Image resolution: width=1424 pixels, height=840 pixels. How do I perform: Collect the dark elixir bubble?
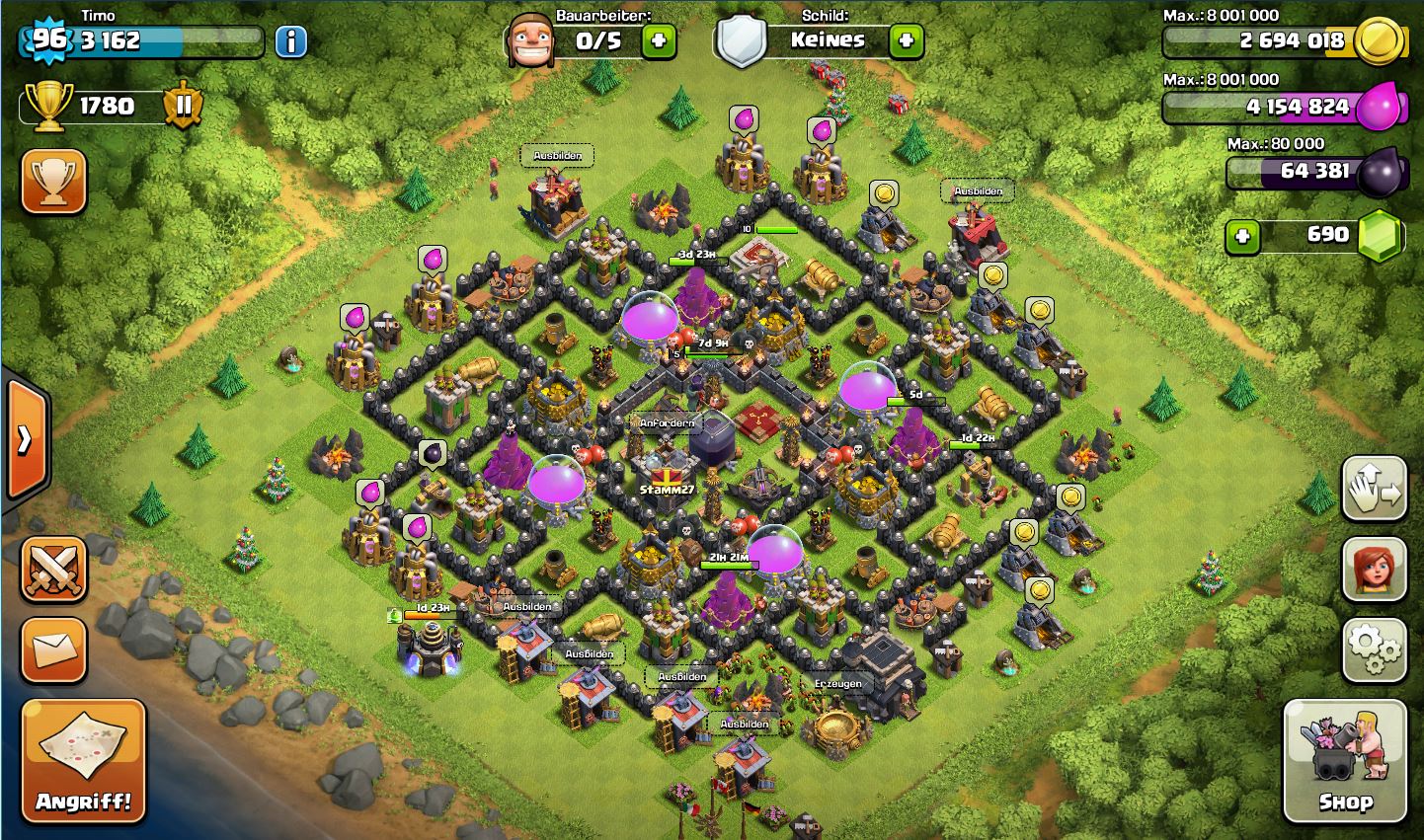pos(433,453)
